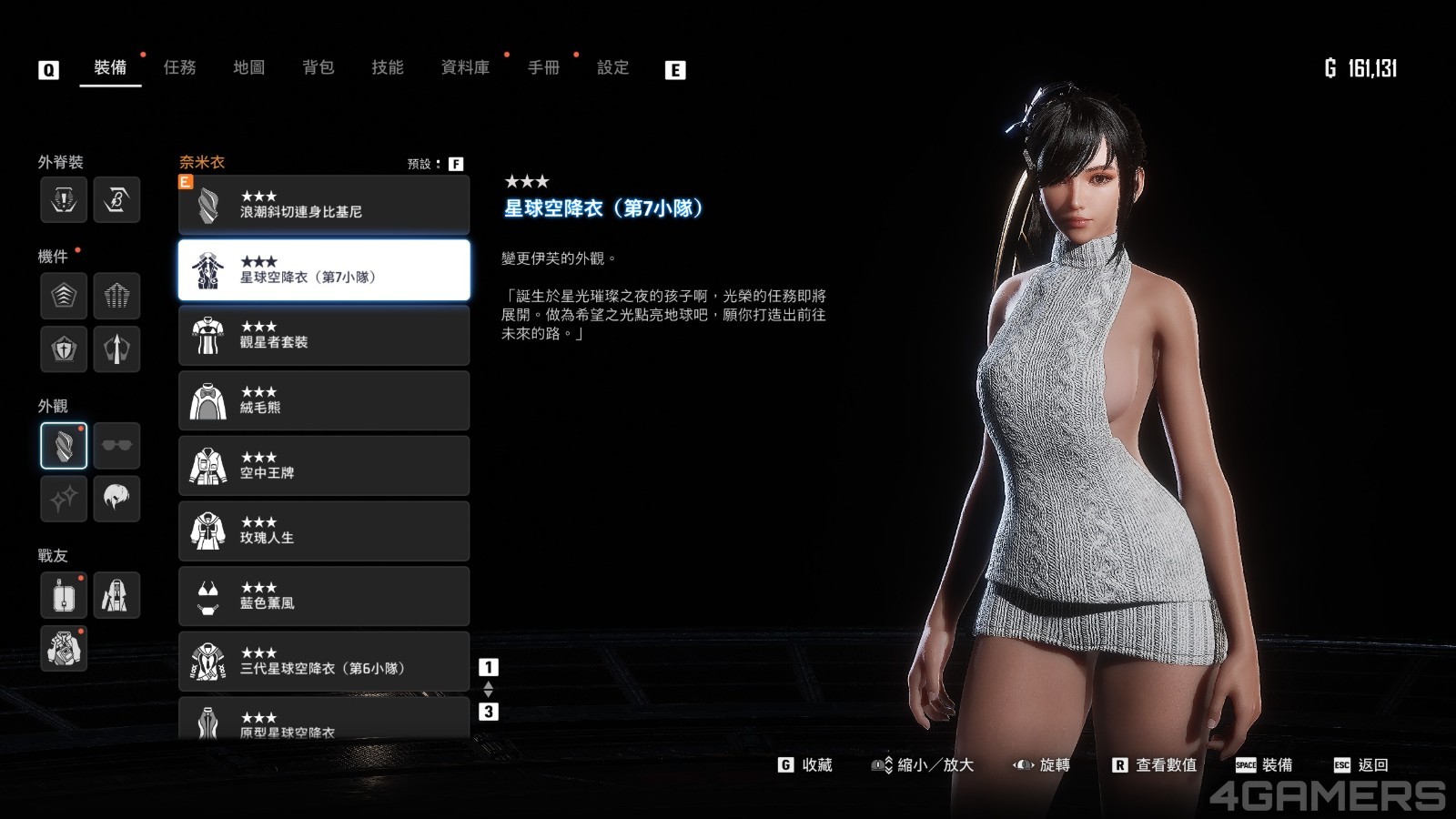Go to the 背包 tab
The width and height of the screenshot is (1456, 819).
[318, 67]
